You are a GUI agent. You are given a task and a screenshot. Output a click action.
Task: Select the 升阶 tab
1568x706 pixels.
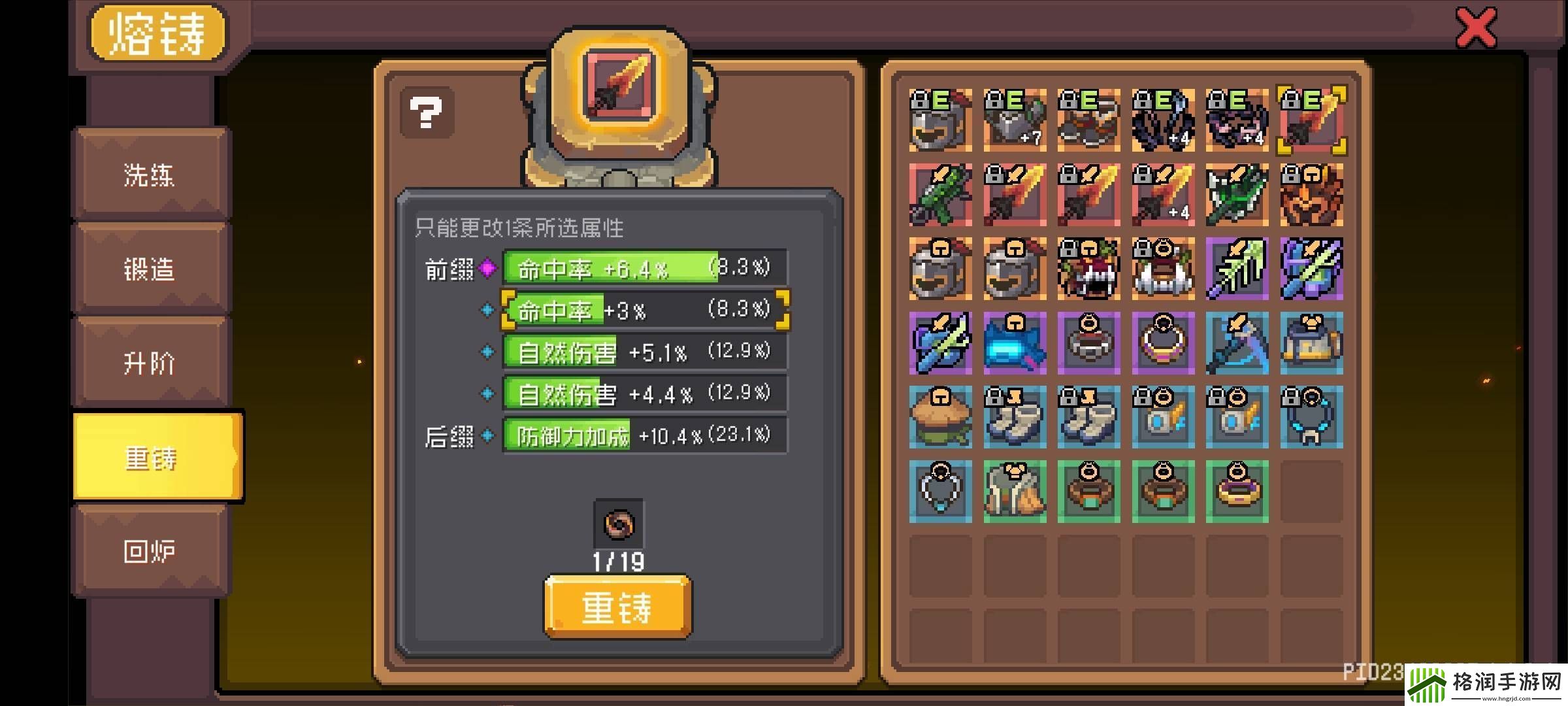tap(150, 363)
